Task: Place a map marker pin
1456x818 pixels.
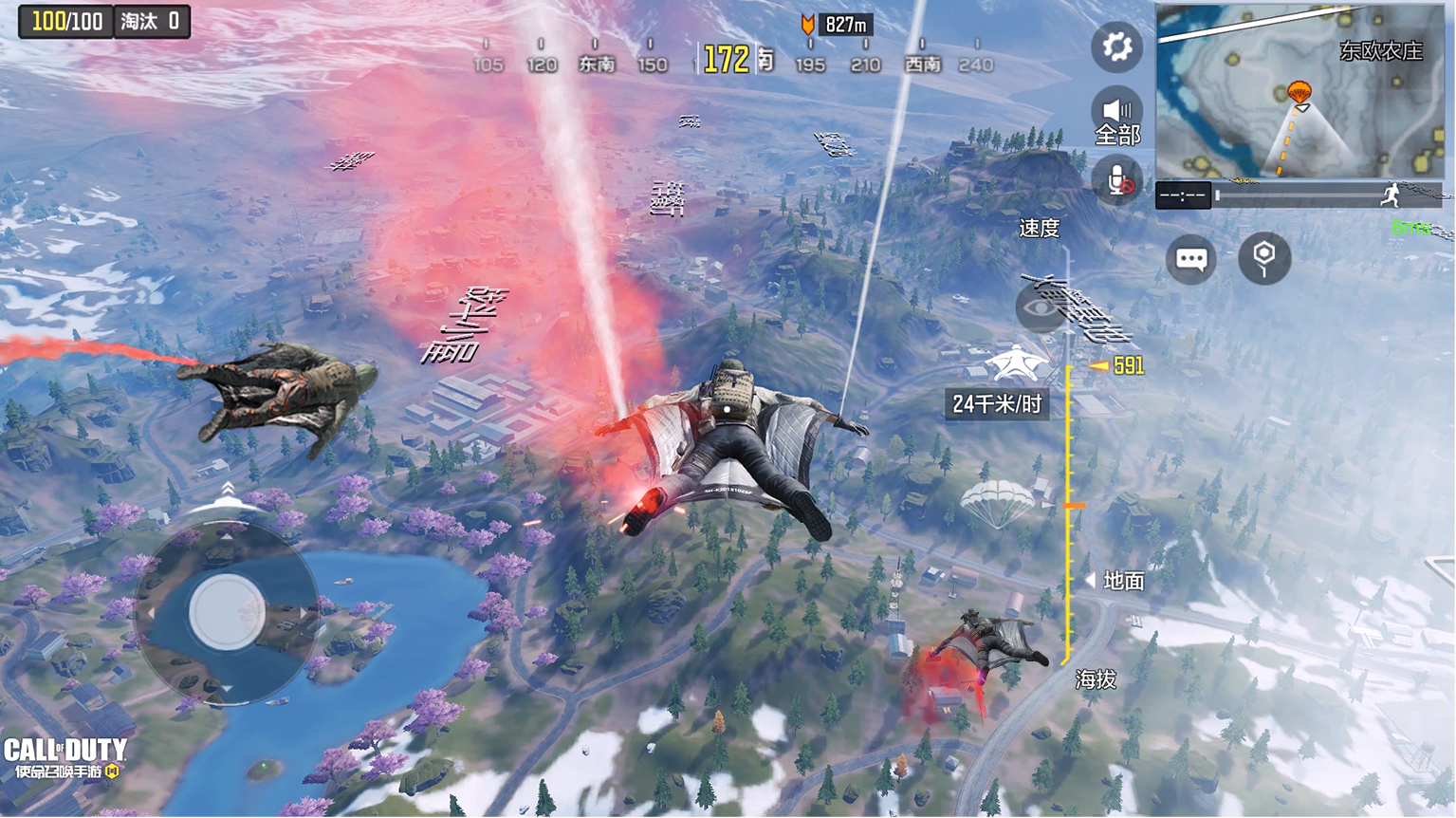Action: point(1264,258)
